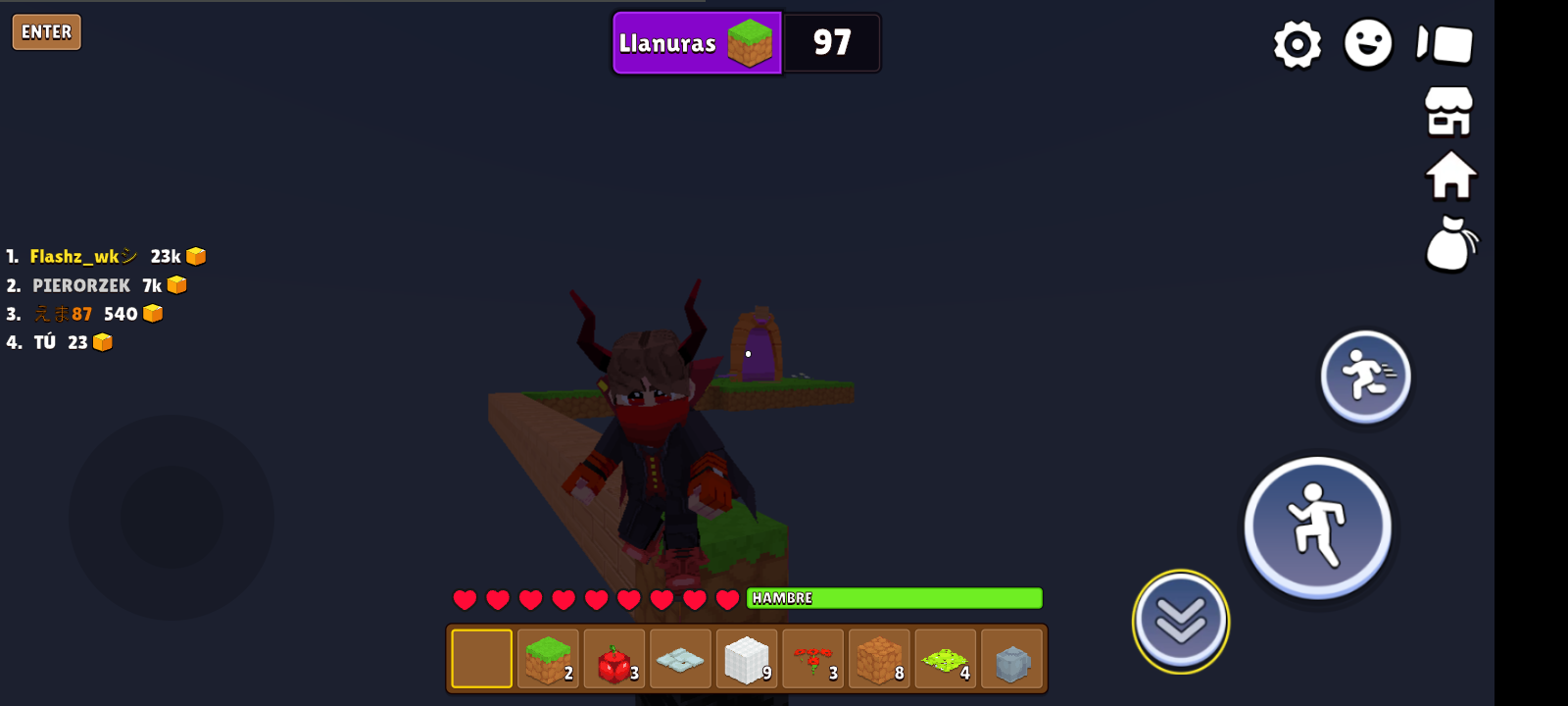Open the settings gear menu
Screen dimensions: 1568x706
click(x=1297, y=44)
